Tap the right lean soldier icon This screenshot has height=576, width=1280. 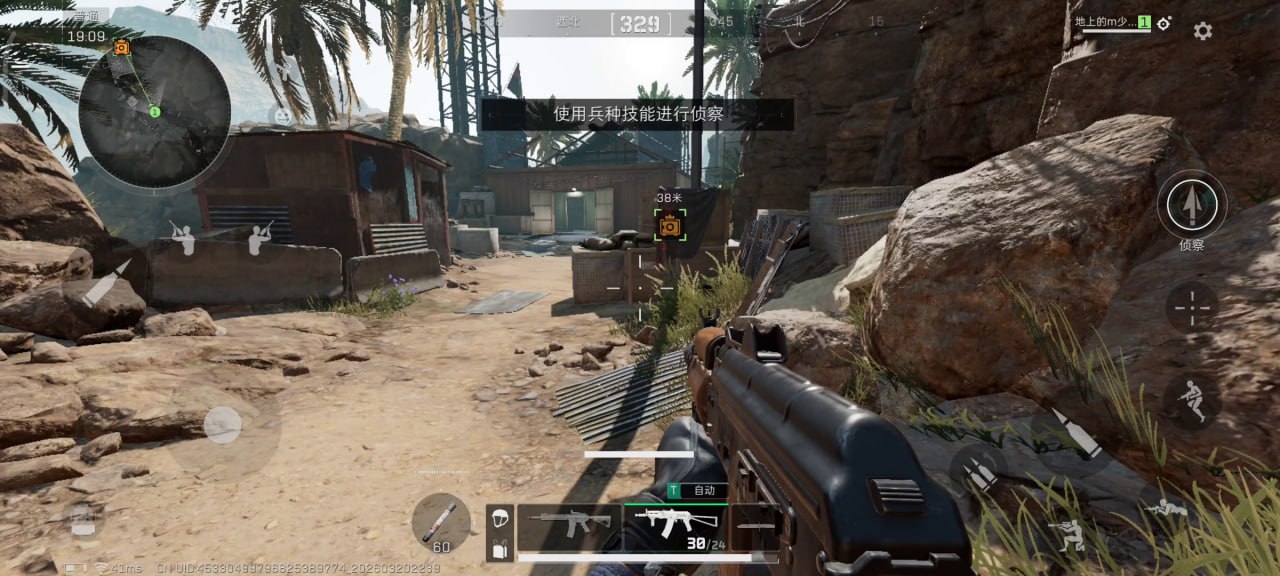(x=260, y=237)
